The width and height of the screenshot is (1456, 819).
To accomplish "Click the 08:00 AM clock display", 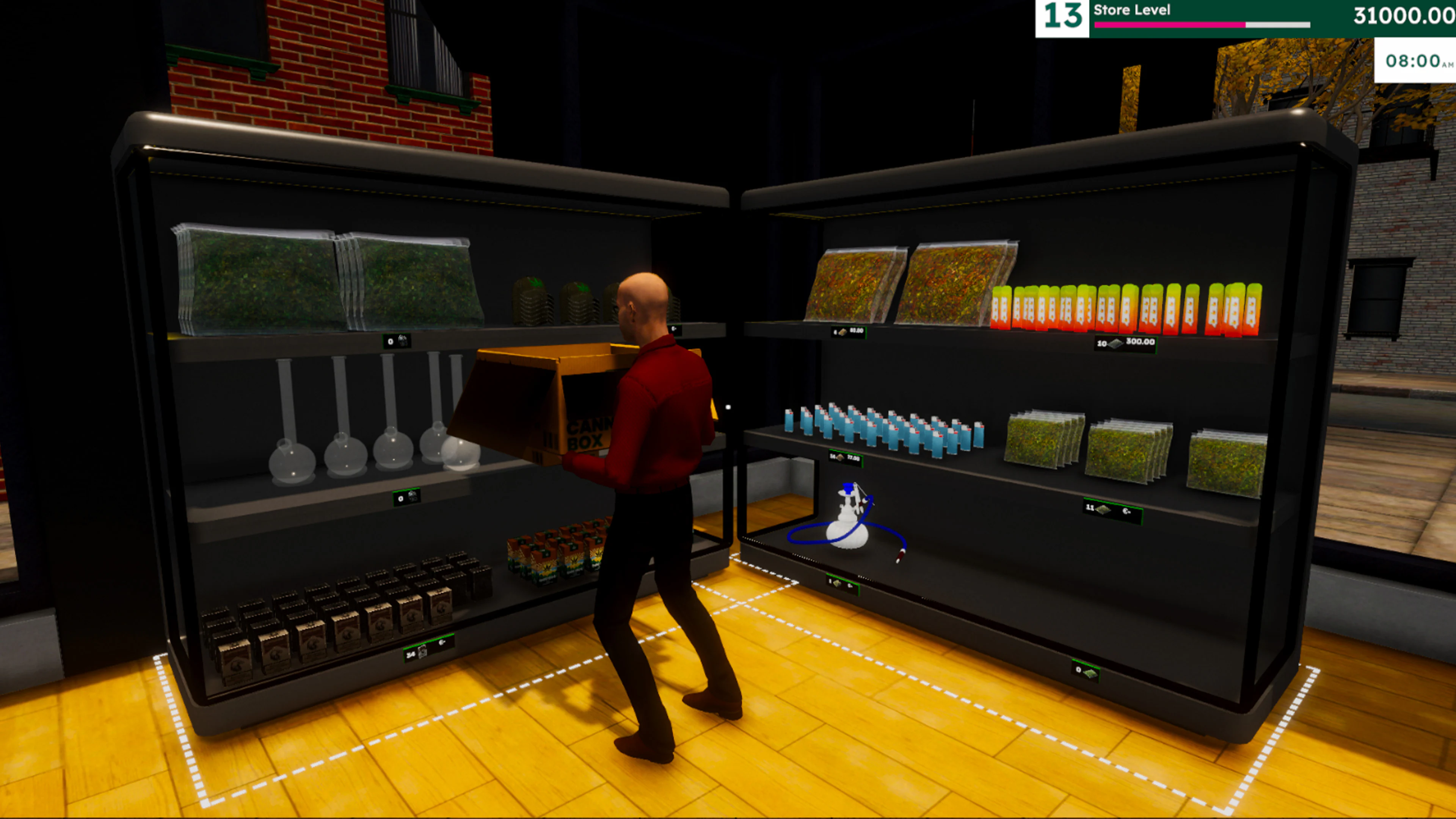I will 1414,60.
